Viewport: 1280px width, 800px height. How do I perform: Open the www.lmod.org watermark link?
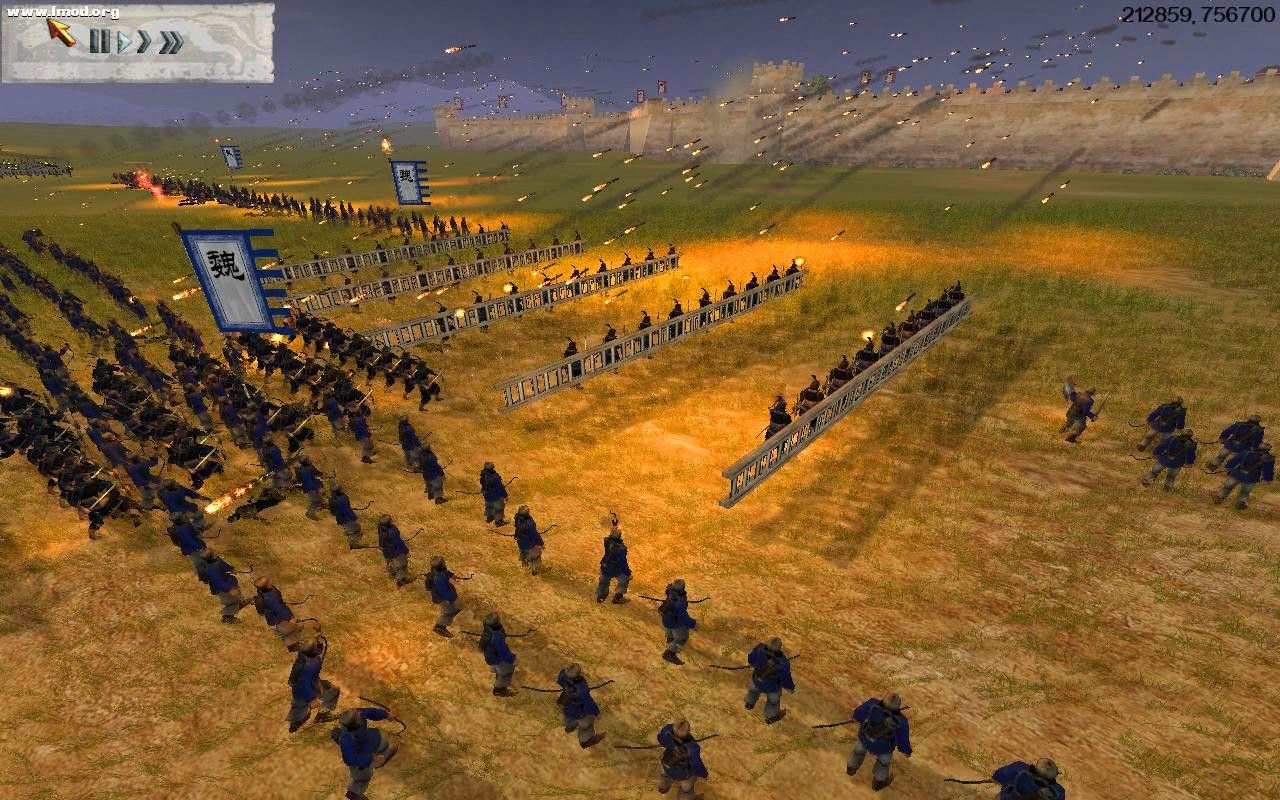(62, 11)
